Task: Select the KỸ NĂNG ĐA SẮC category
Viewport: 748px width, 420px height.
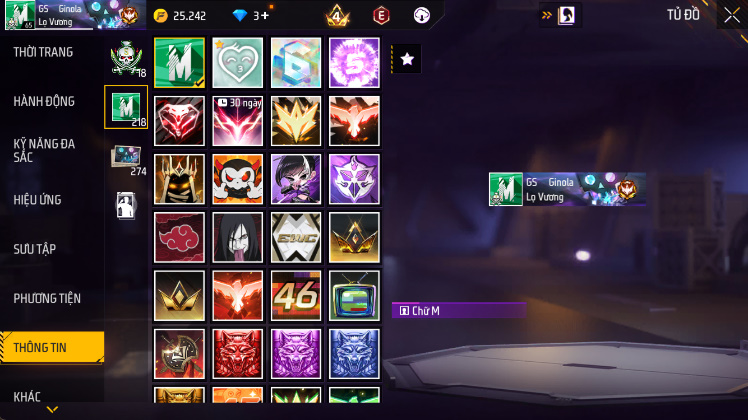Action: [44, 150]
